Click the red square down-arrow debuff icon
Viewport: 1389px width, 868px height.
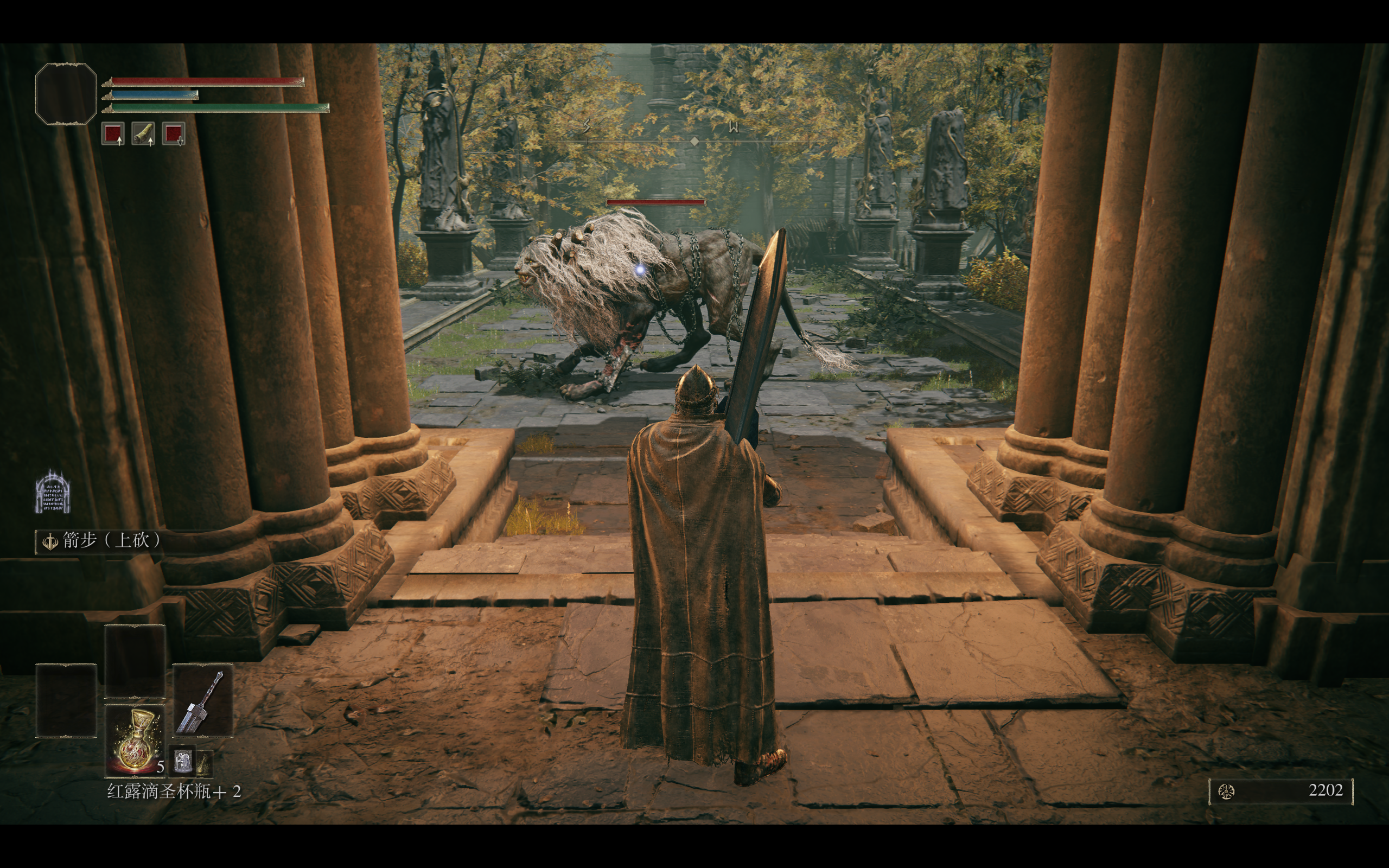(x=173, y=134)
